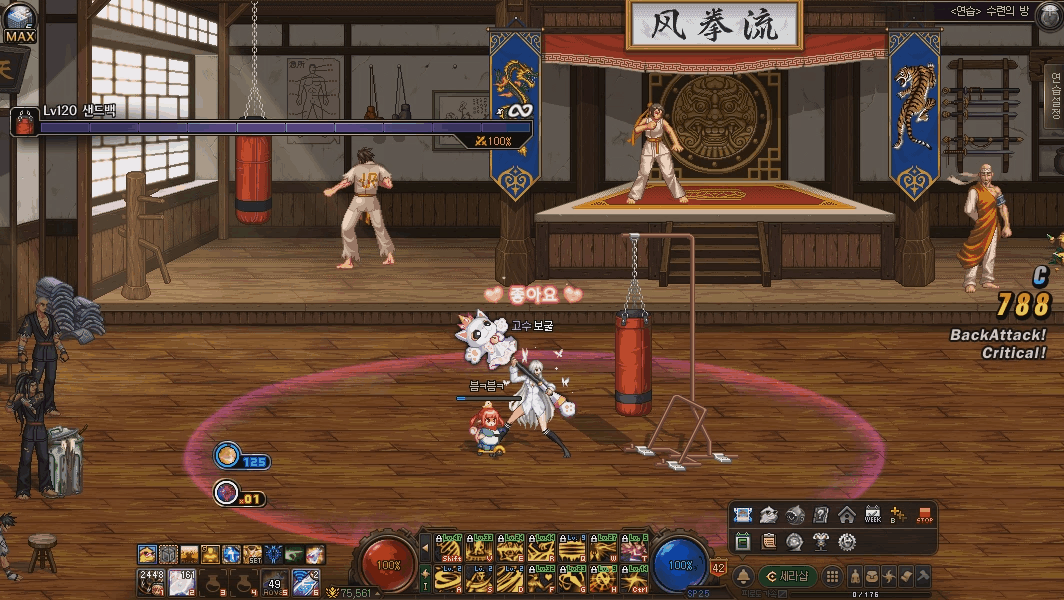Open the film strip screenshot icon
This screenshot has height=600, width=1064.
coord(742,516)
